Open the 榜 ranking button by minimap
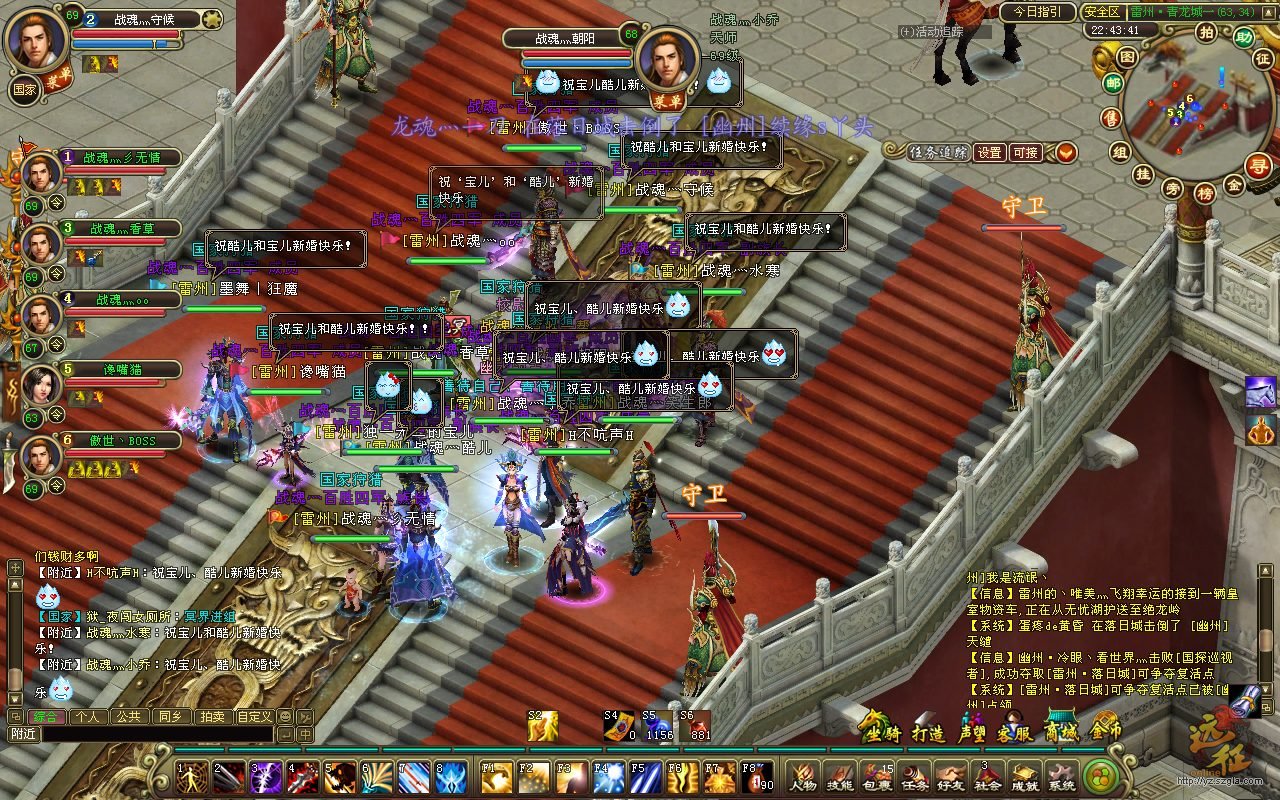Screen dimensions: 1280x800 [1205, 192]
